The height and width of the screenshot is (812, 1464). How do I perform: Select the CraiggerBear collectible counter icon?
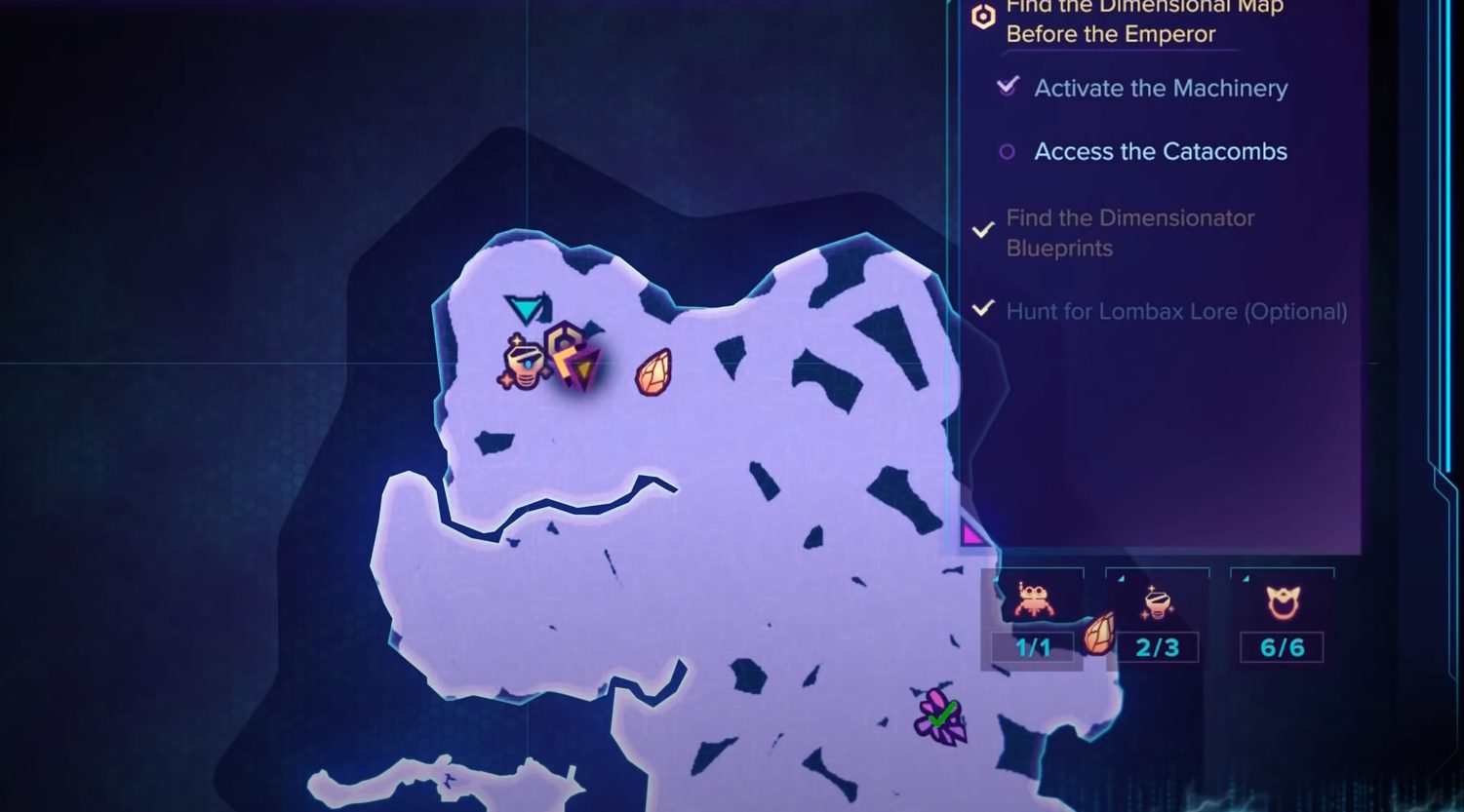point(1034,599)
